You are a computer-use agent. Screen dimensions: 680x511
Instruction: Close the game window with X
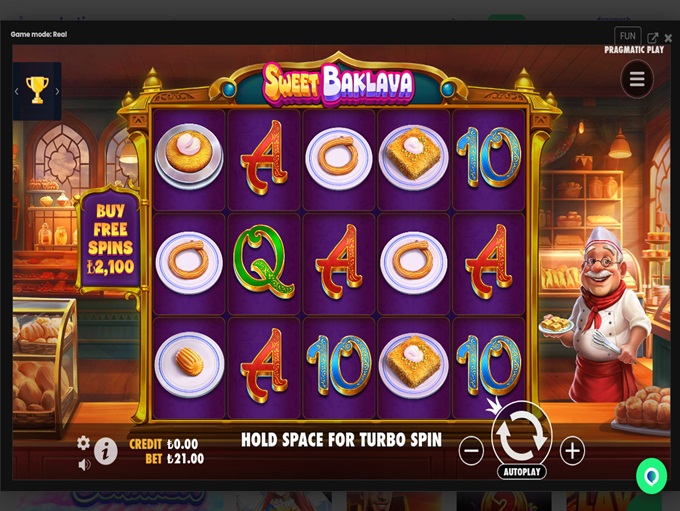669,38
